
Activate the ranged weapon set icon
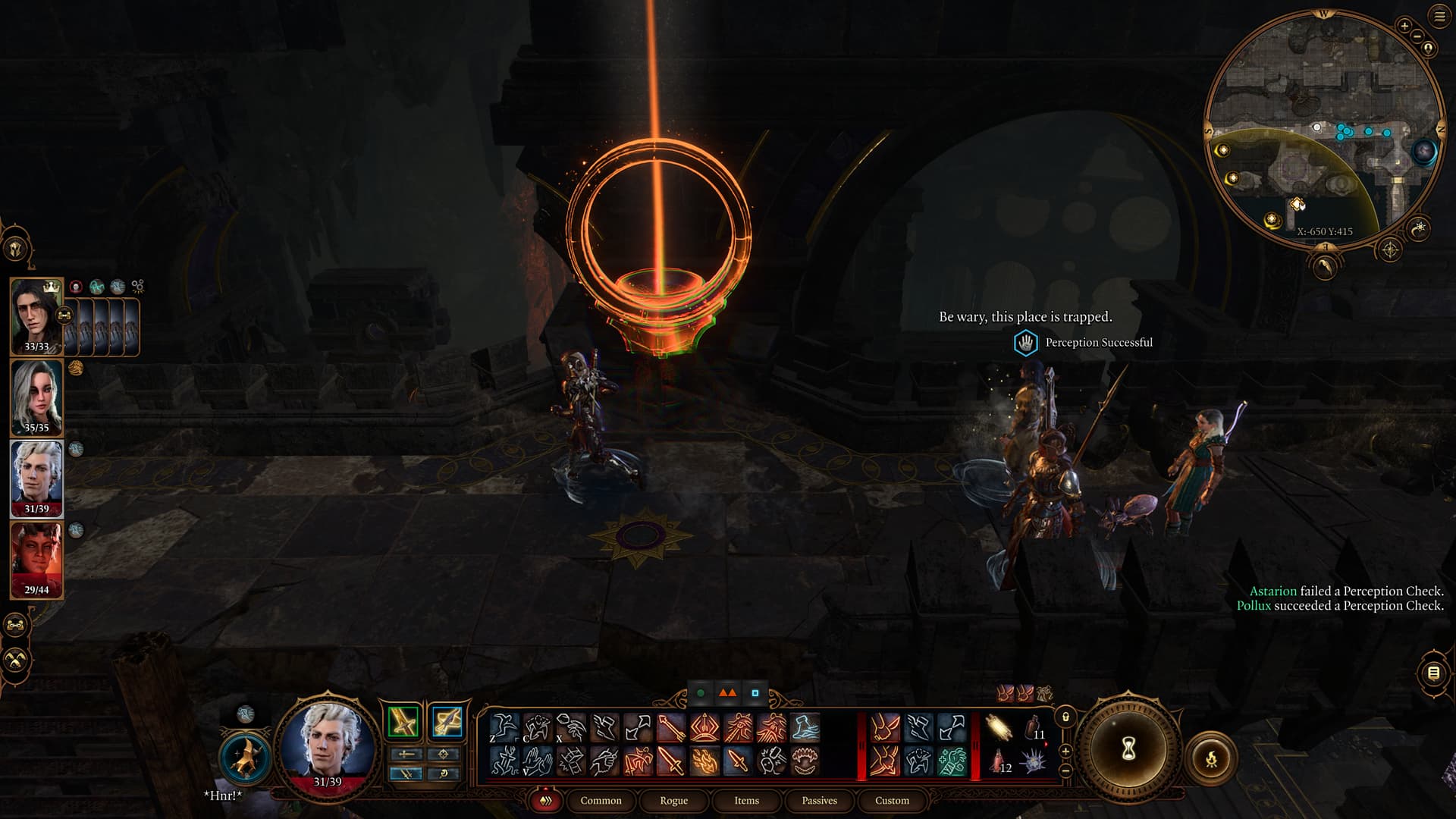pos(447,721)
